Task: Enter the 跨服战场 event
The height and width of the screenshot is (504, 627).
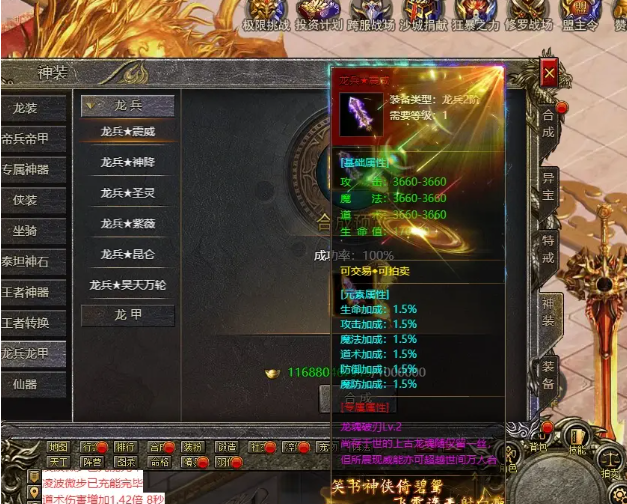Action: pyautogui.click(x=370, y=15)
